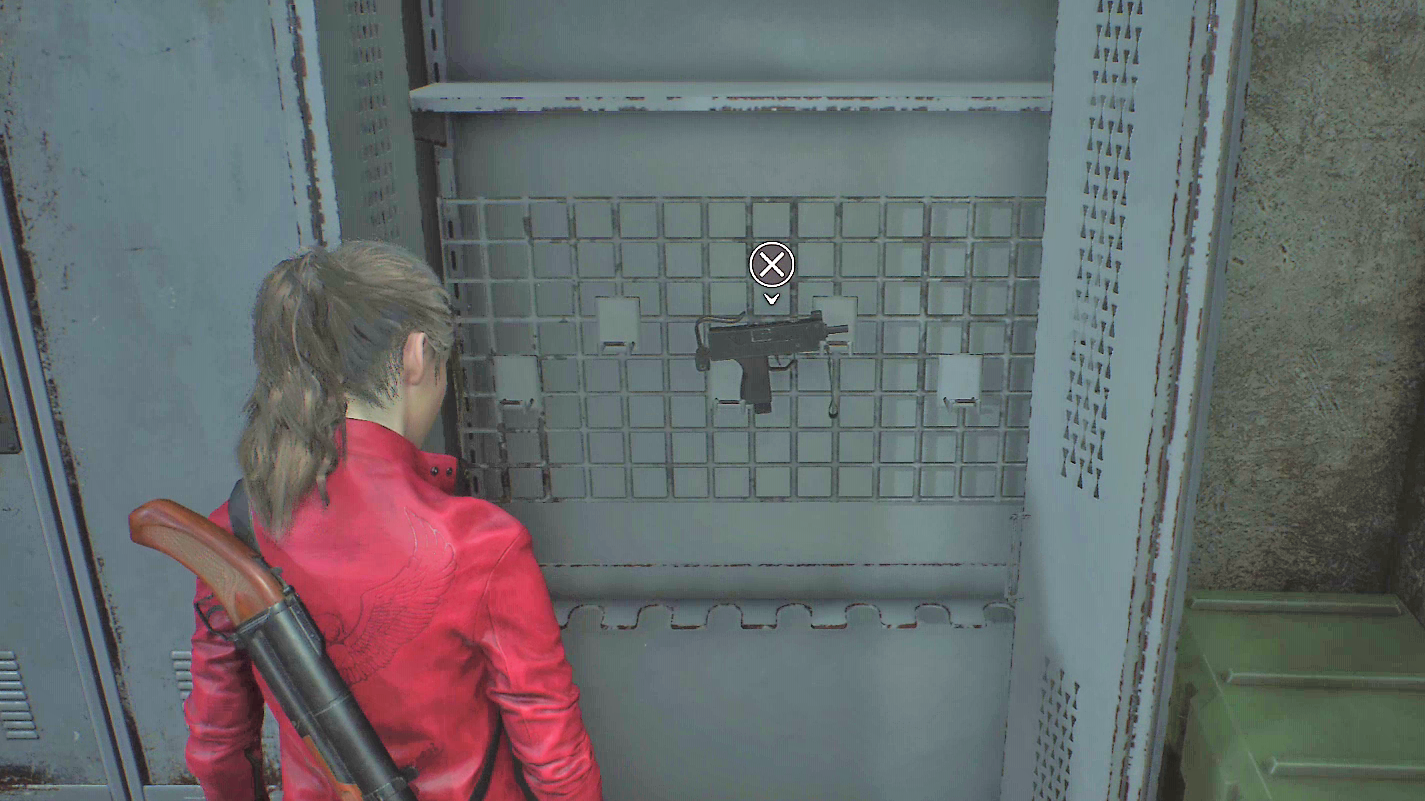Toggle the ventilation slats on the locker door
The height and width of the screenshot is (801, 1425).
click(x=1100, y=250)
